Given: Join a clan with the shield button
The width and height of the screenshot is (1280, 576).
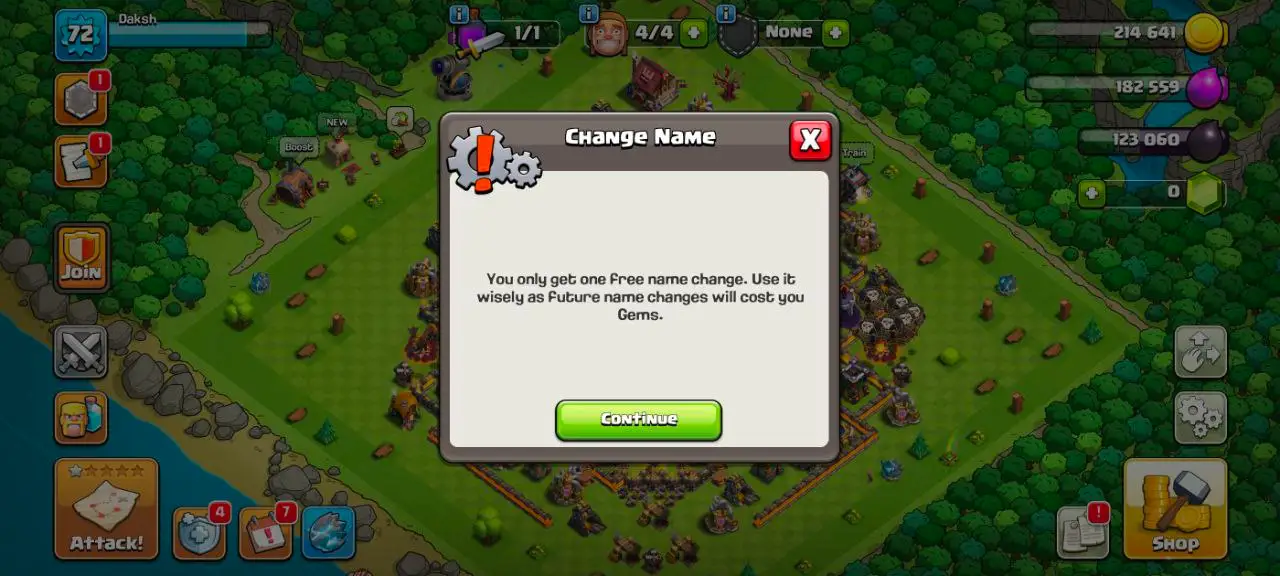Looking at the screenshot, I should point(81,257).
